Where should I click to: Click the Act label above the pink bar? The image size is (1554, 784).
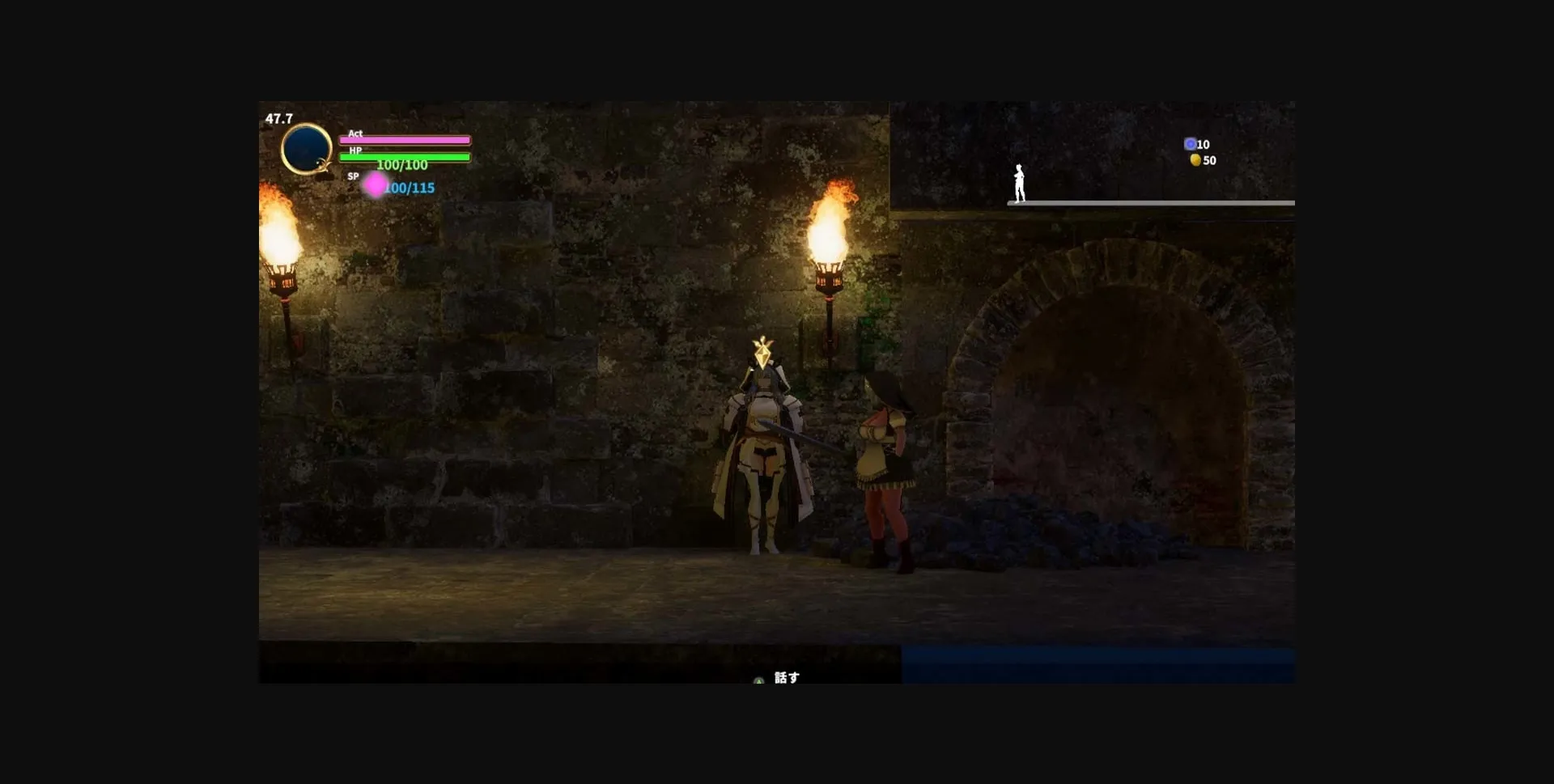pos(355,133)
